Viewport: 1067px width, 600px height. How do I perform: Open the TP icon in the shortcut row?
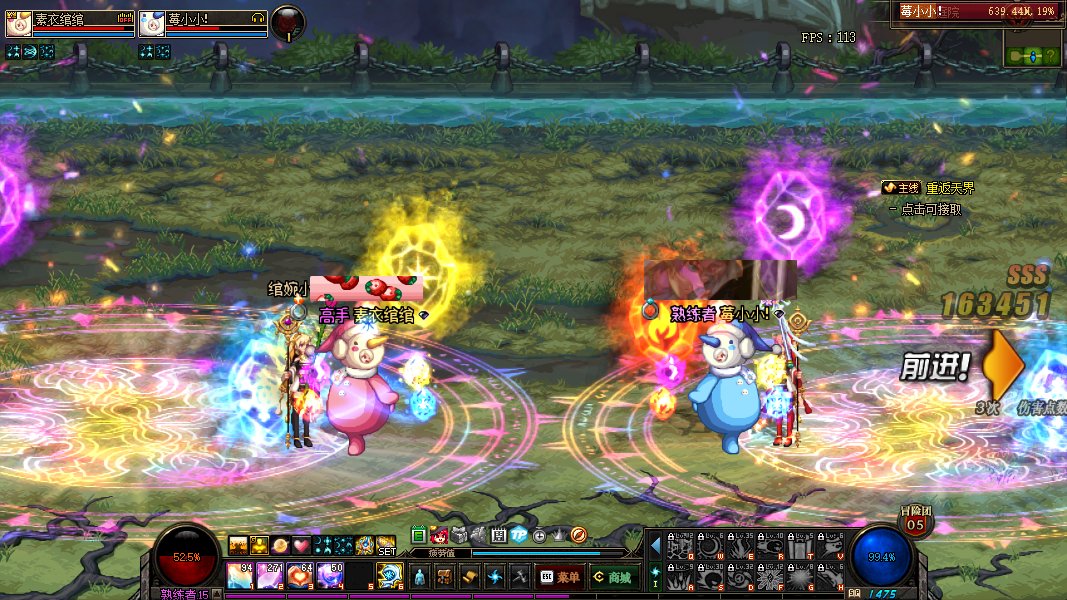pyautogui.click(x=518, y=535)
